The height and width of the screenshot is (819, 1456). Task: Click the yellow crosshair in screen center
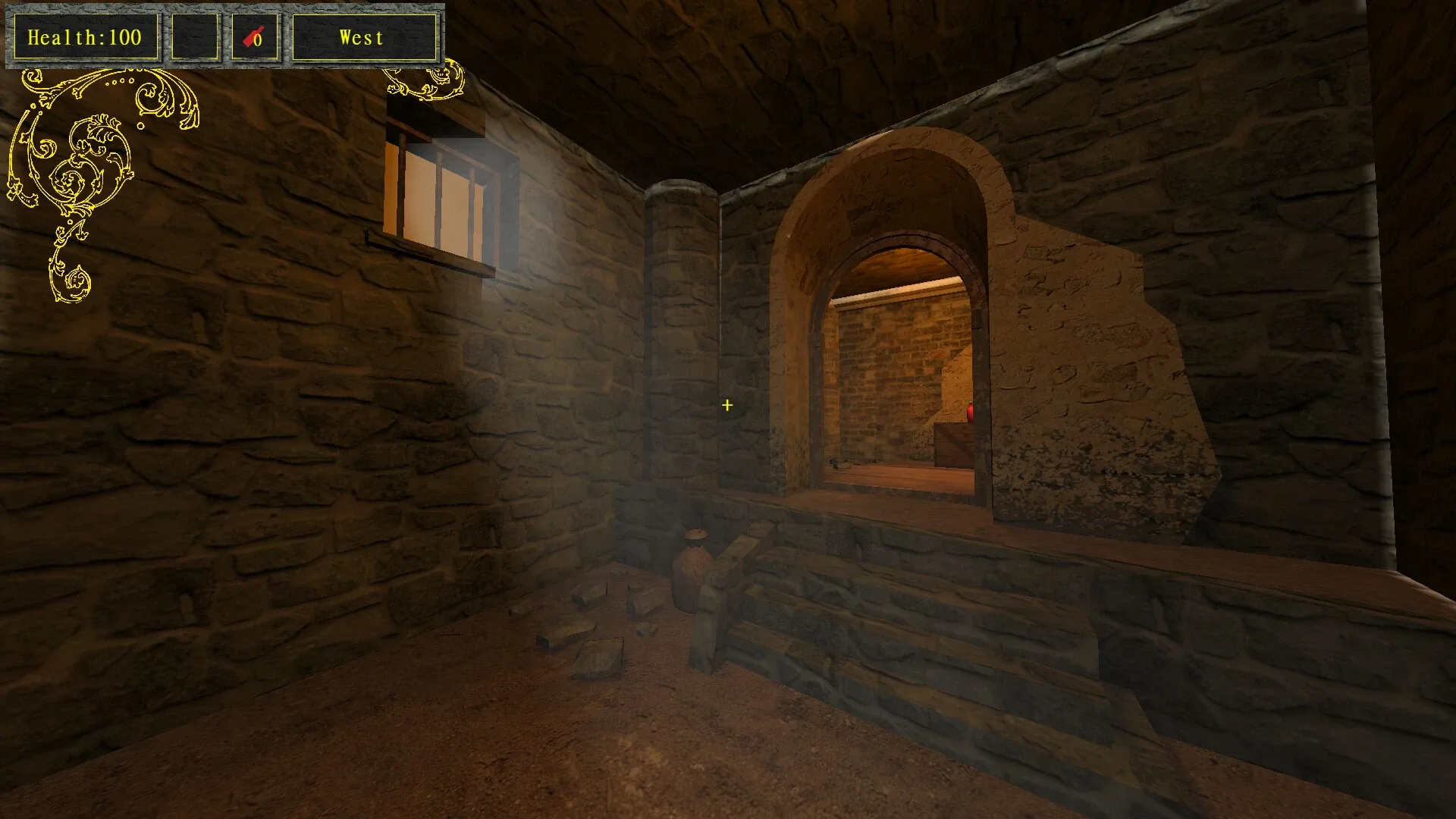(727, 406)
